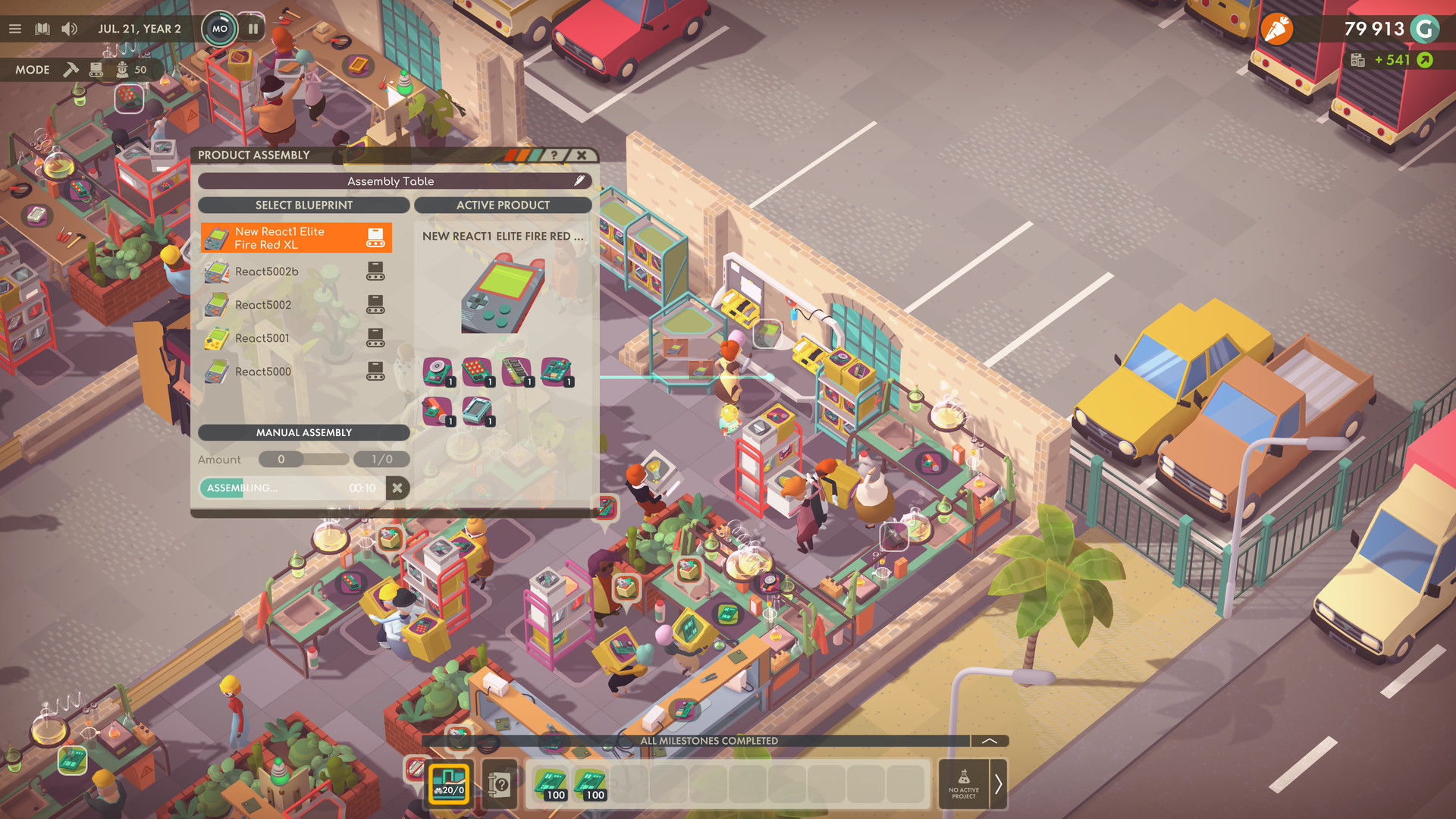Mute the game audio

tap(71, 28)
